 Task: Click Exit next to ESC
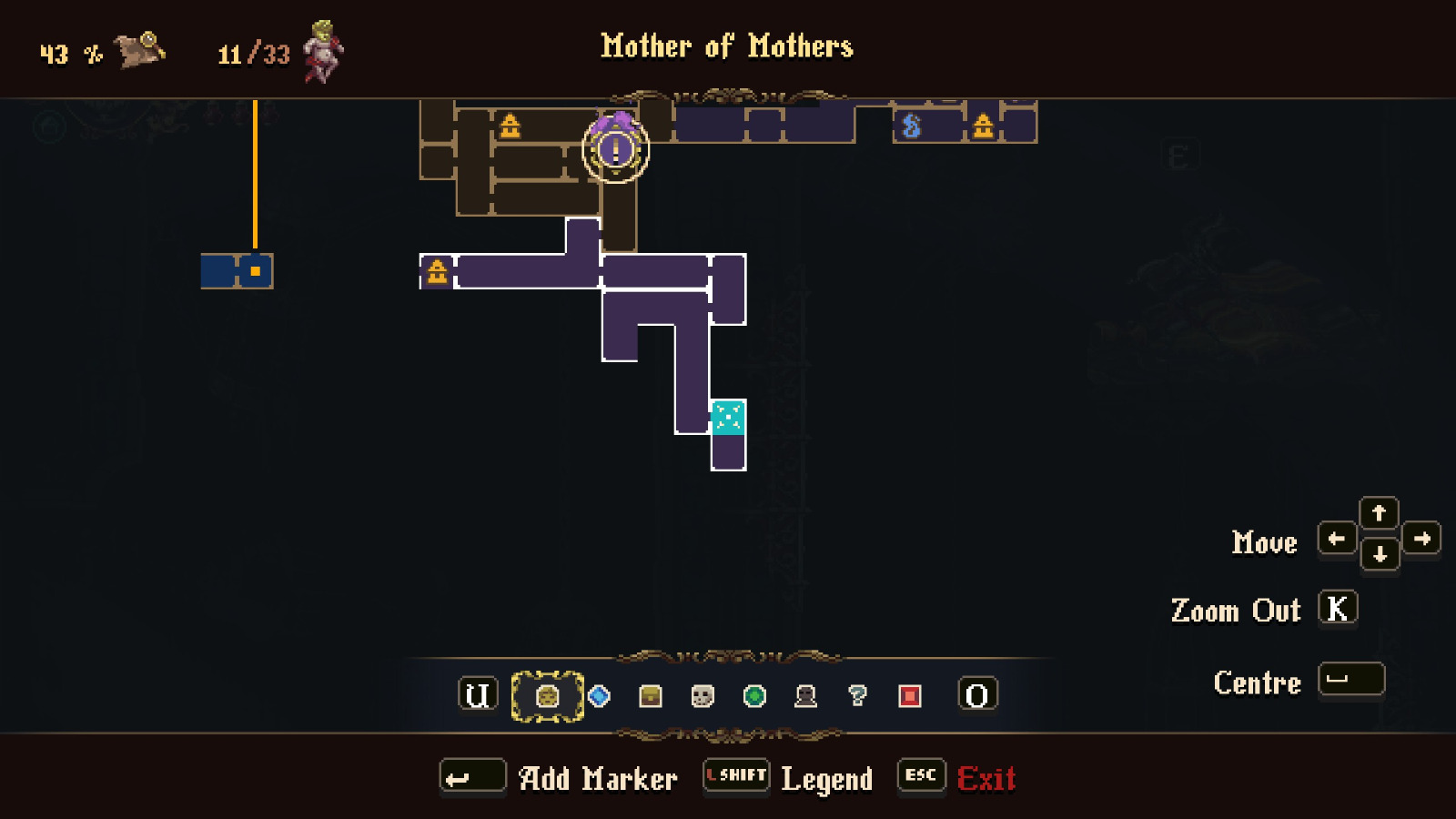click(x=987, y=778)
